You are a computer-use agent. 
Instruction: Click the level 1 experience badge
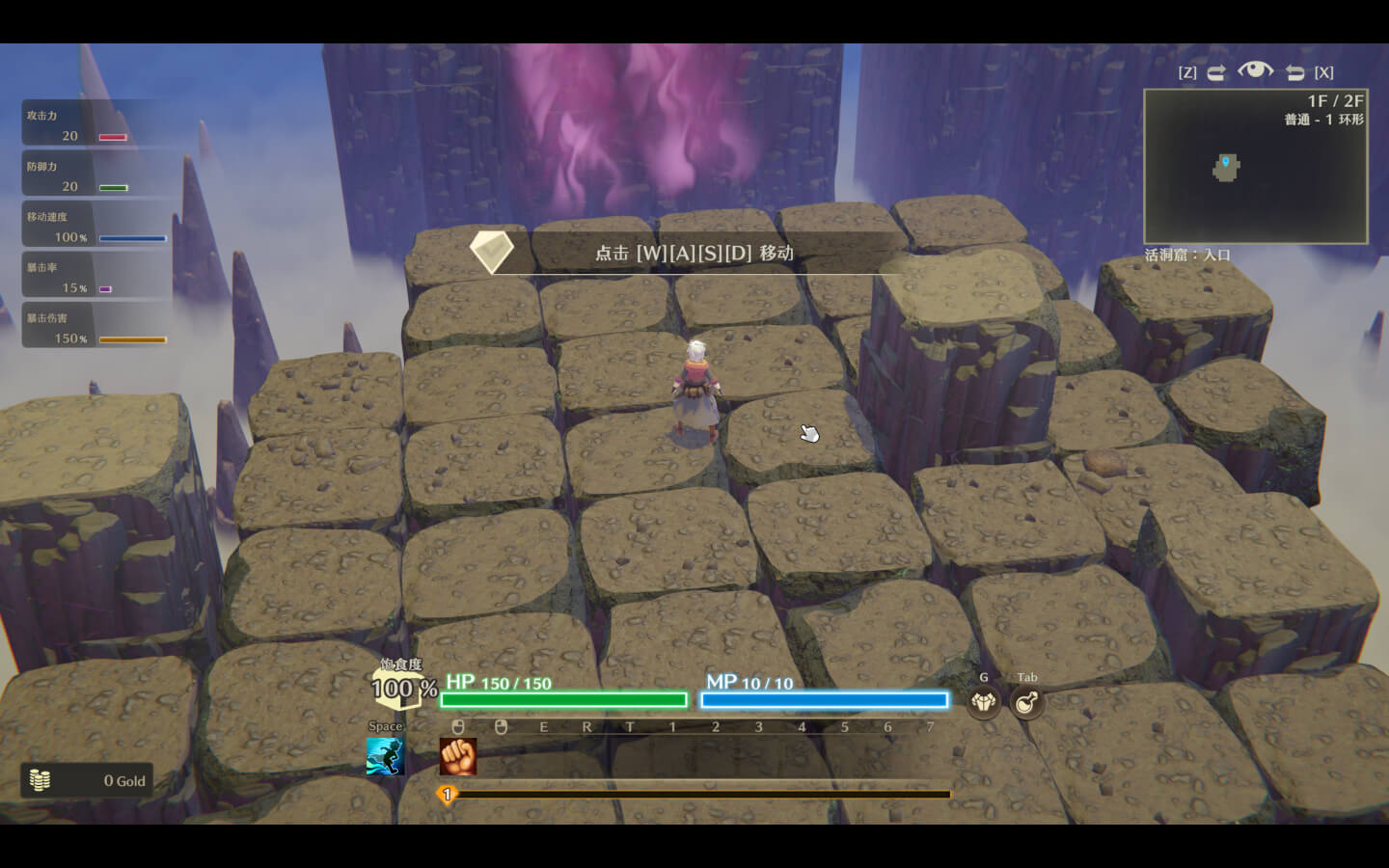click(x=447, y=795)
